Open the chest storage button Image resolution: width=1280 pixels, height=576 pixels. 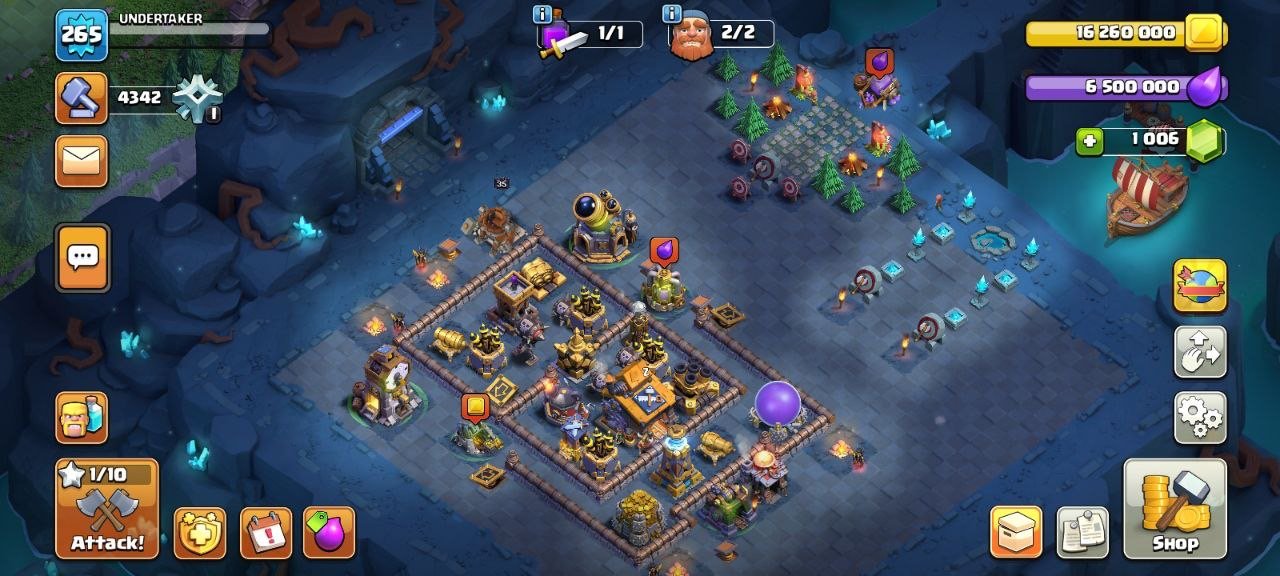[x=1016, y=532]
